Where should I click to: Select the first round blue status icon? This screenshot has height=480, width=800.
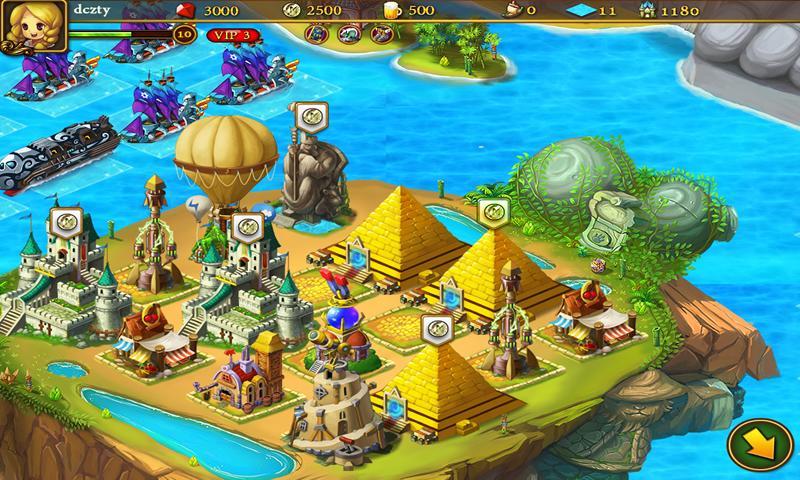pos(318,35)
